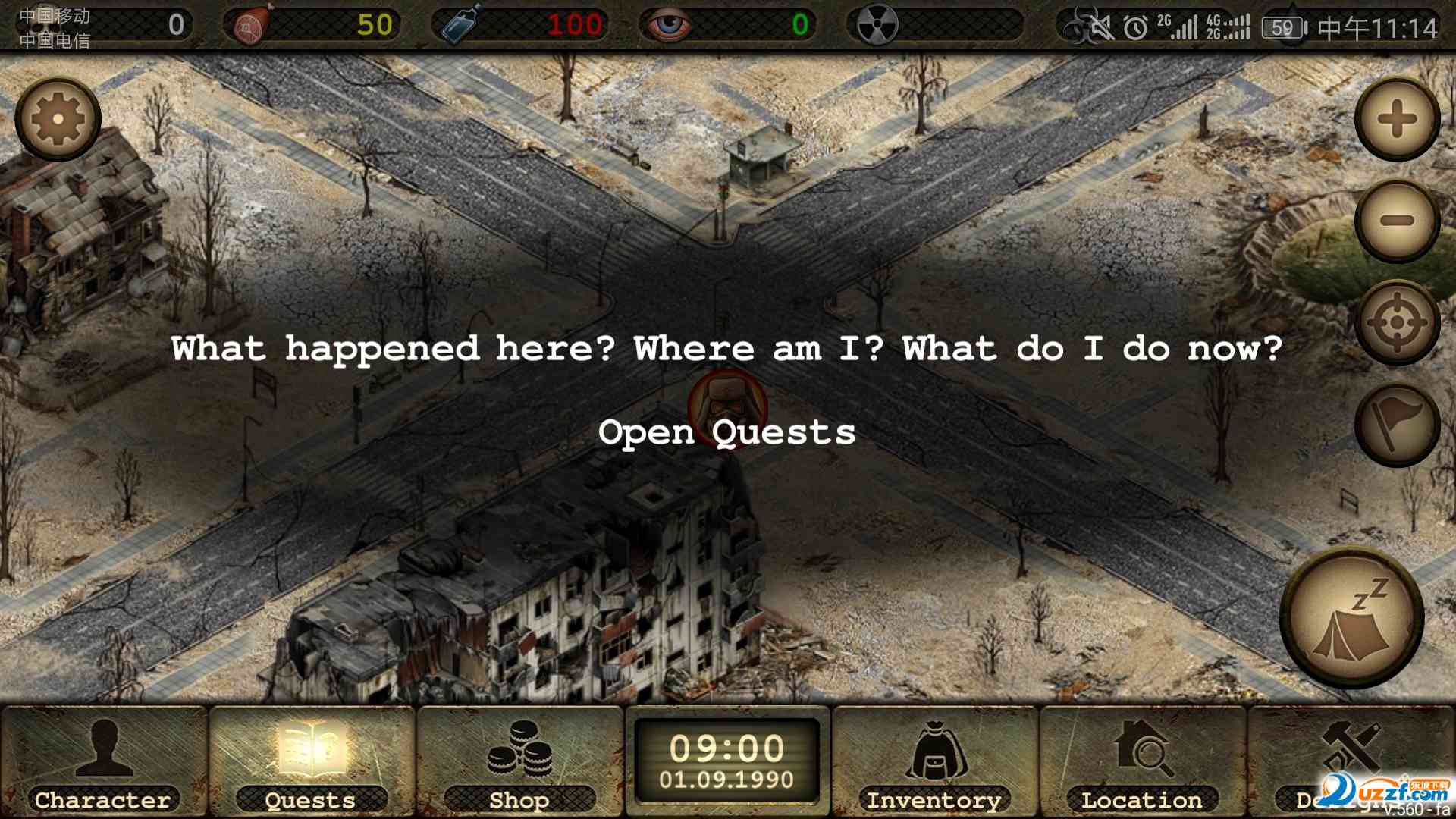Open the Inventory backpack

934,762
